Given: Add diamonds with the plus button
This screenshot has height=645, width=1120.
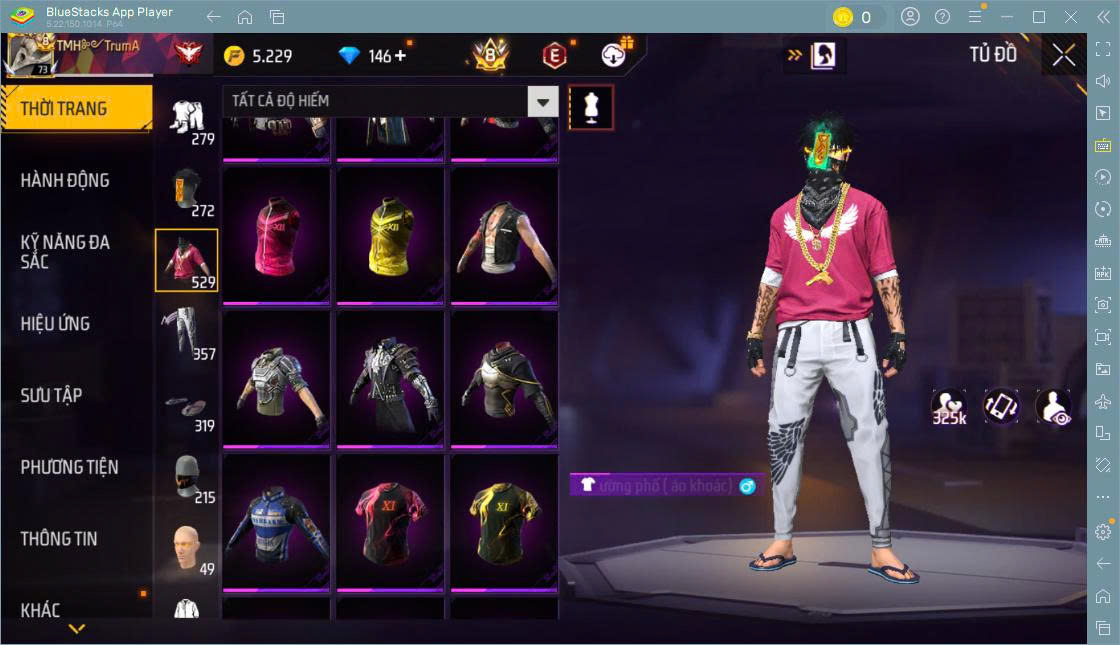Looking at the screenshot, I should [402, 55].
